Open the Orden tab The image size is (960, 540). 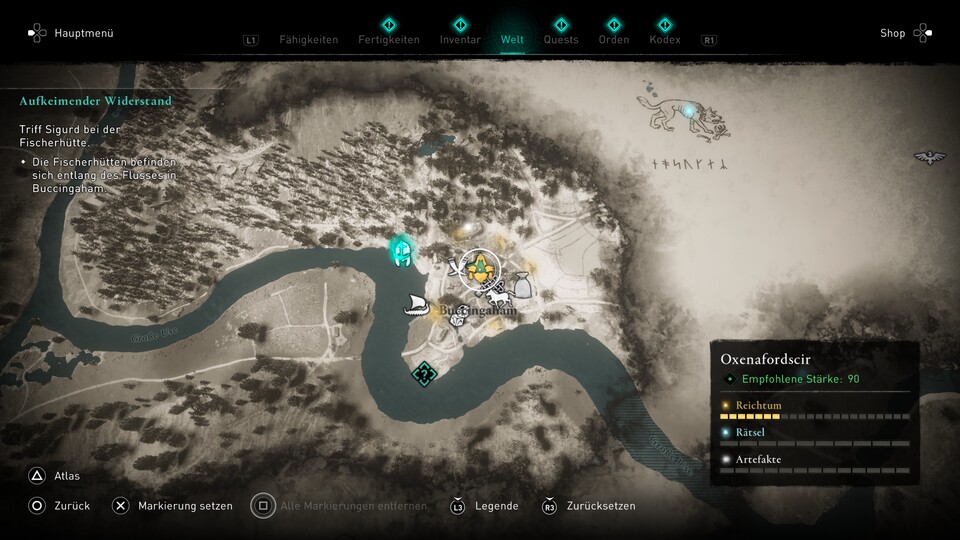(614, 39)
